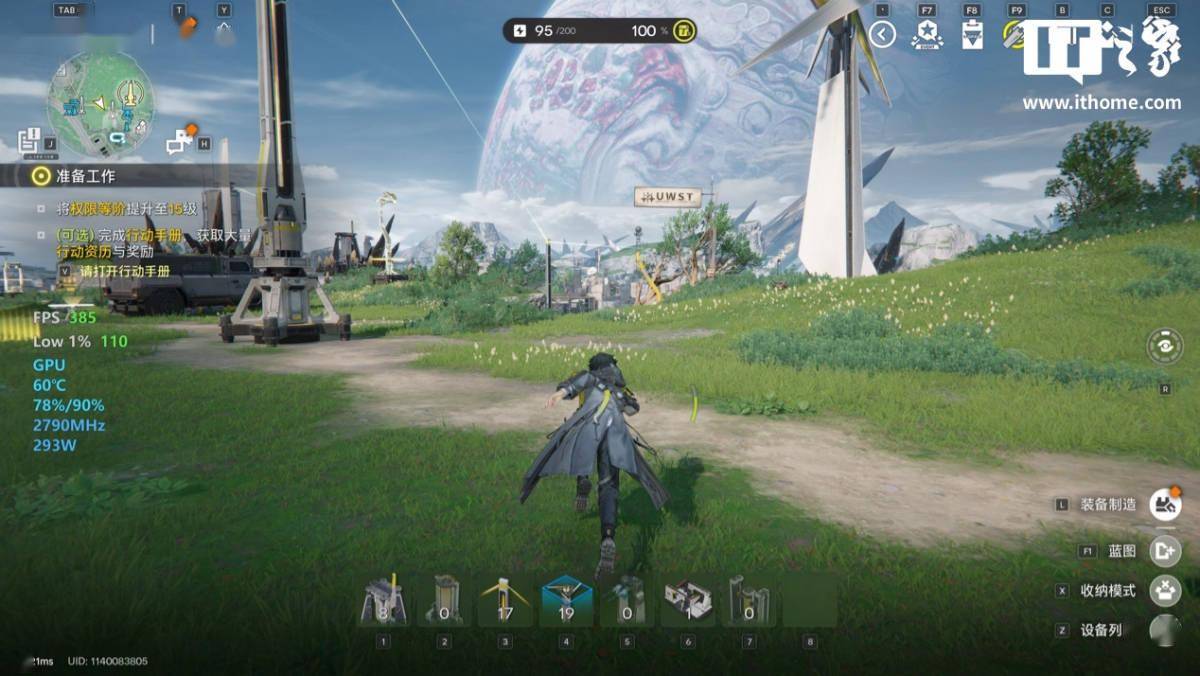Select the hotbar facility slot numbered 2
Screen dimensions: 1200x676
click(x=444, y=602)
